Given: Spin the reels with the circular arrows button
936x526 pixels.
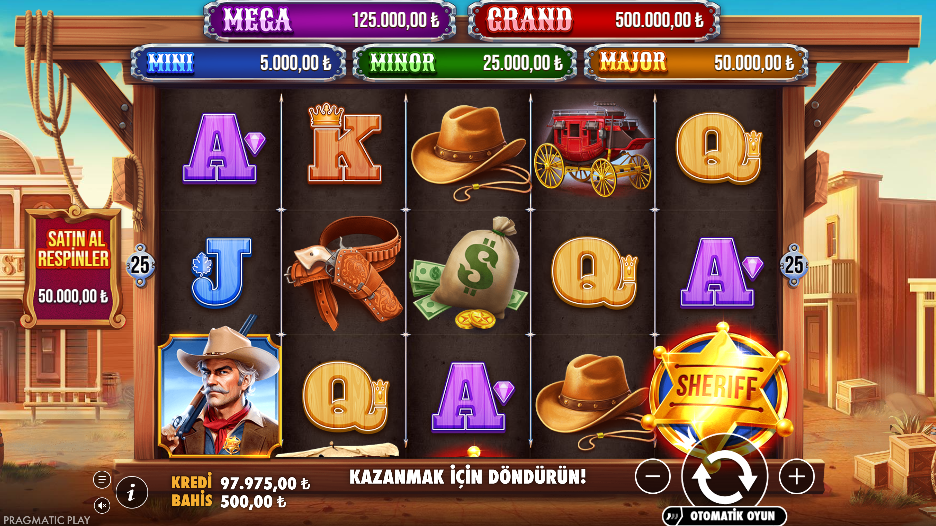Looking at the screenshot, I should [x=724, y=477].
